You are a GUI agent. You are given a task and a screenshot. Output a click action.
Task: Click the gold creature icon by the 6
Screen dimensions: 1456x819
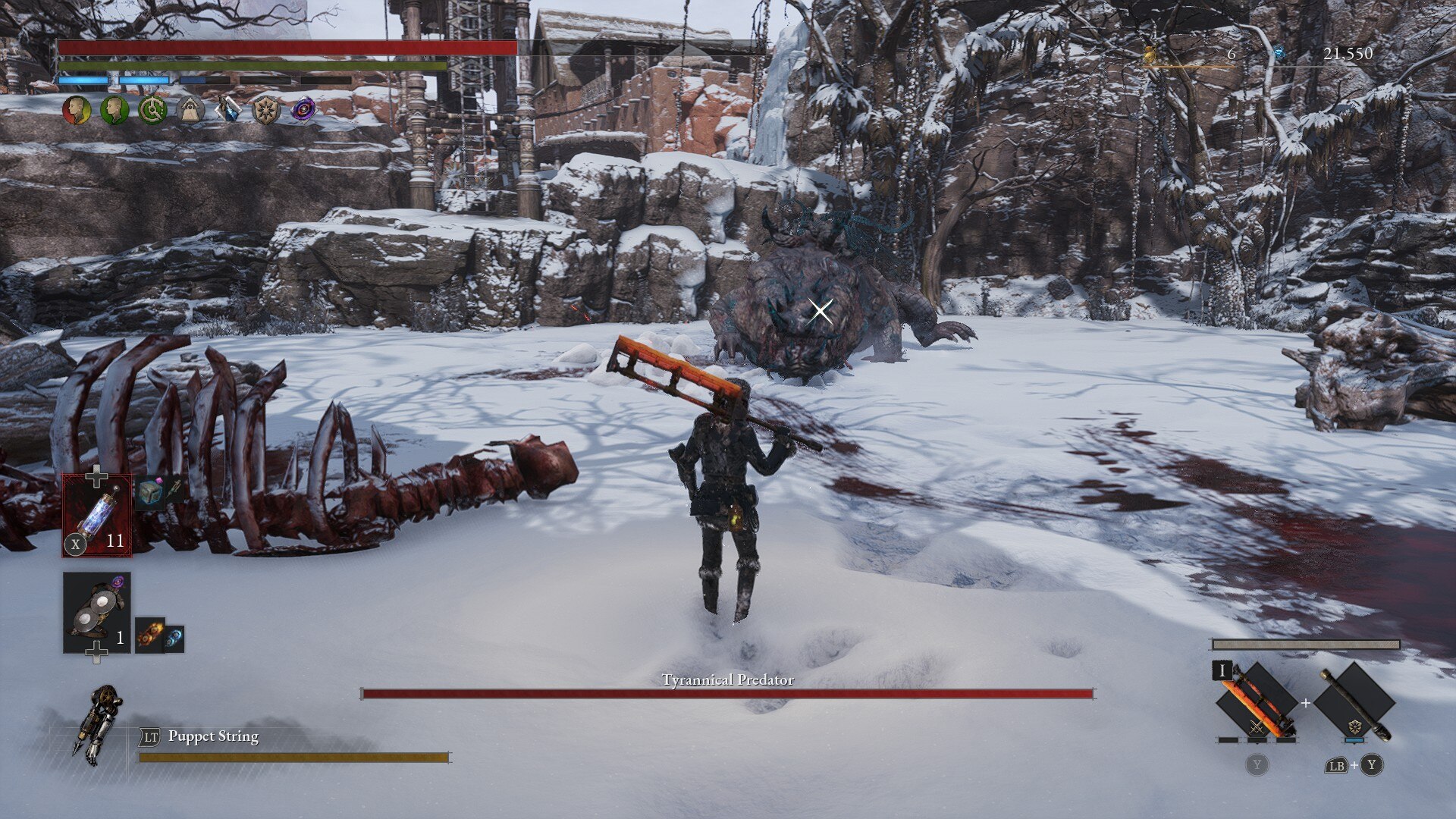tap(1151, 54)
